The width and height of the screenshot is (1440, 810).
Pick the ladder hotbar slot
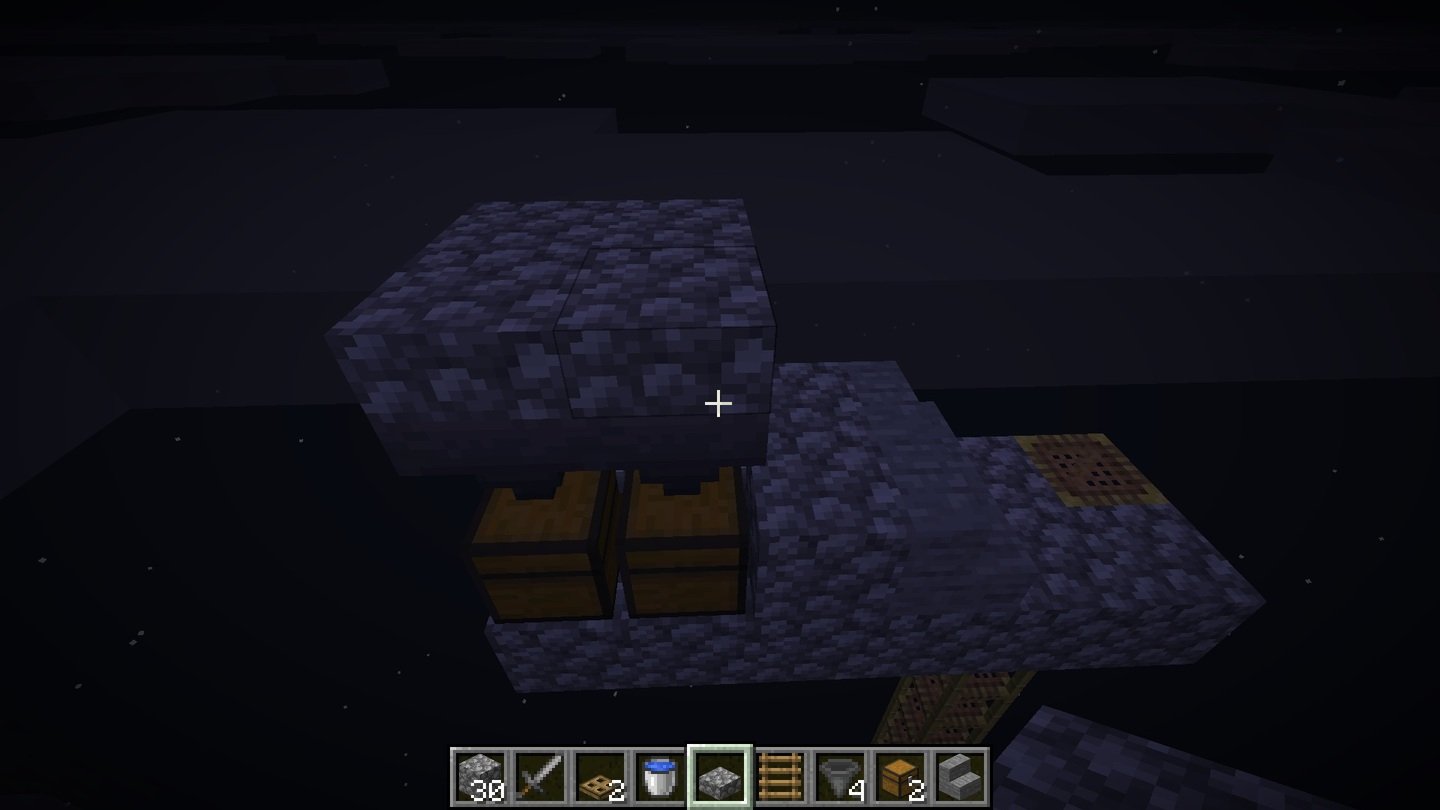pyautogui.click(x=779, y=776)
